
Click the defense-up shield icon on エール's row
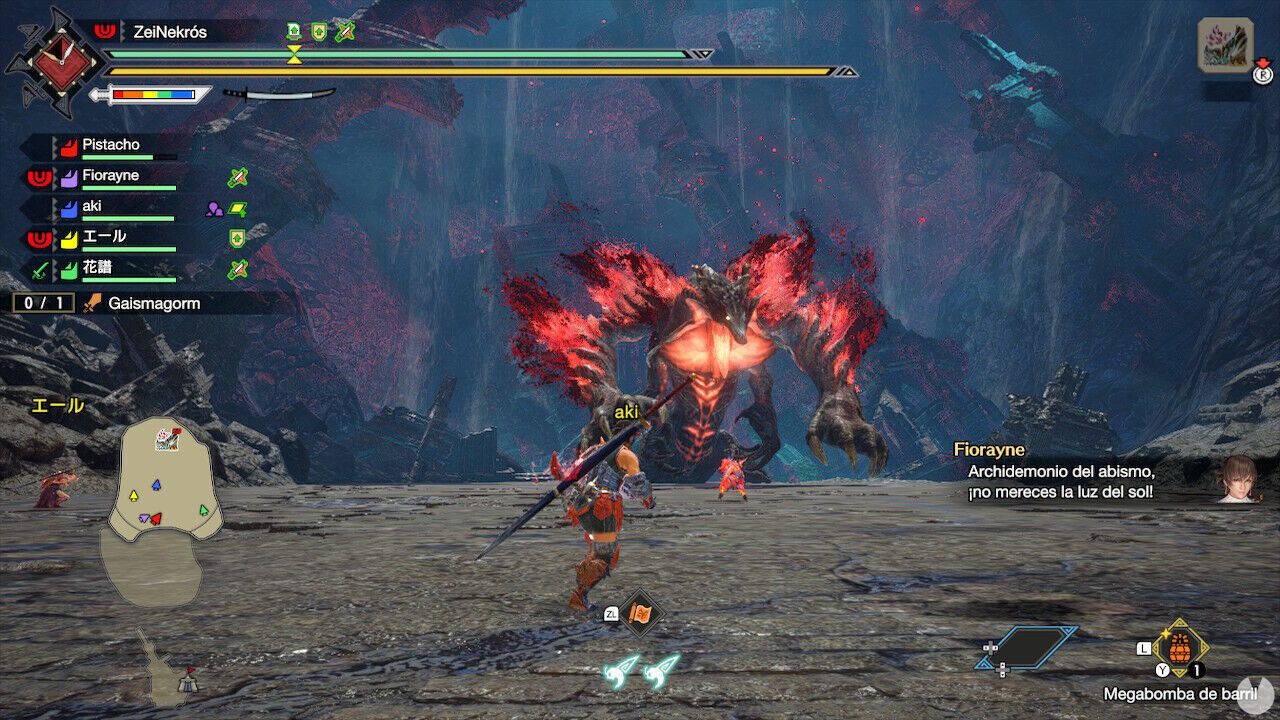[x=236, y=239]
